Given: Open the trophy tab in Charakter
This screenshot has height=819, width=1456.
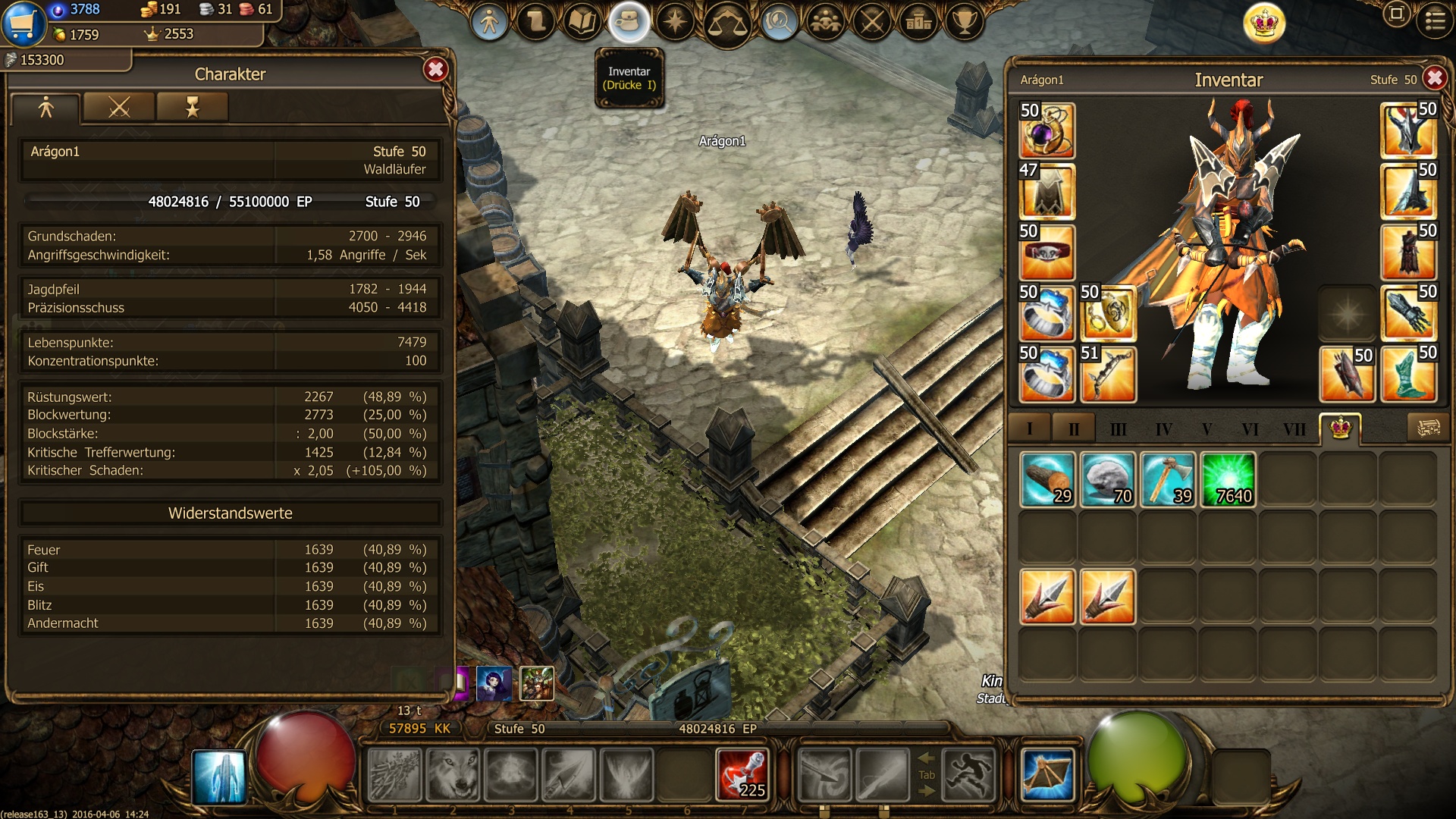Looking at the screenshot, I should coord(192,108).
